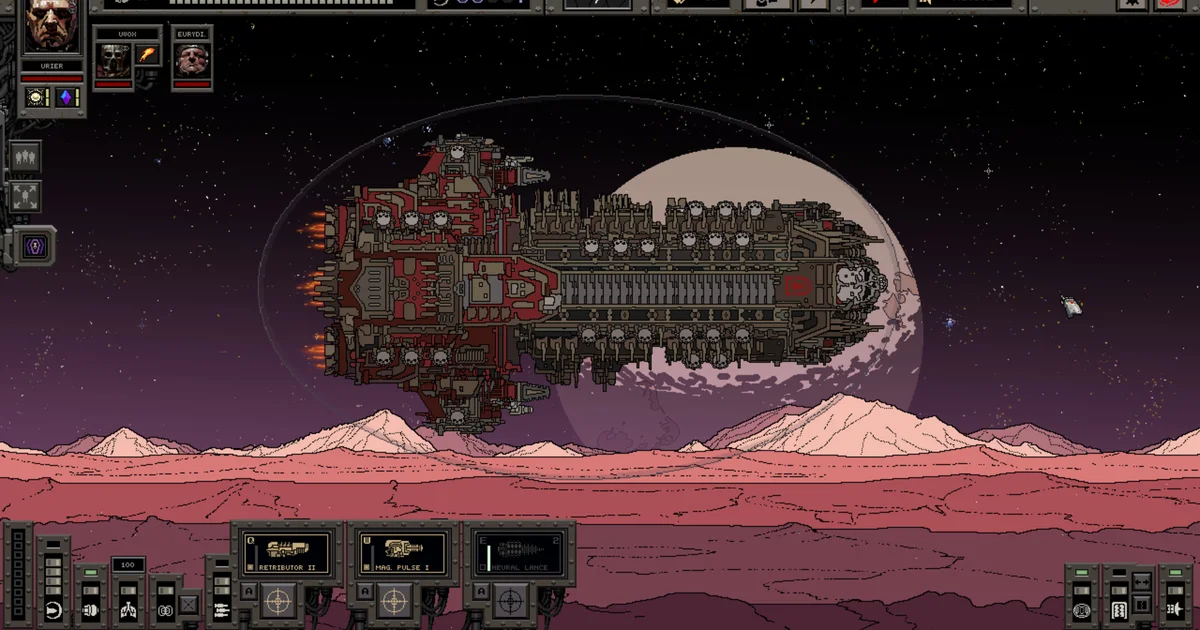The height and width of the screenshot is (630, 1200).
Task: Select crew member Eurydi's portrait
Action: point(191,61)
